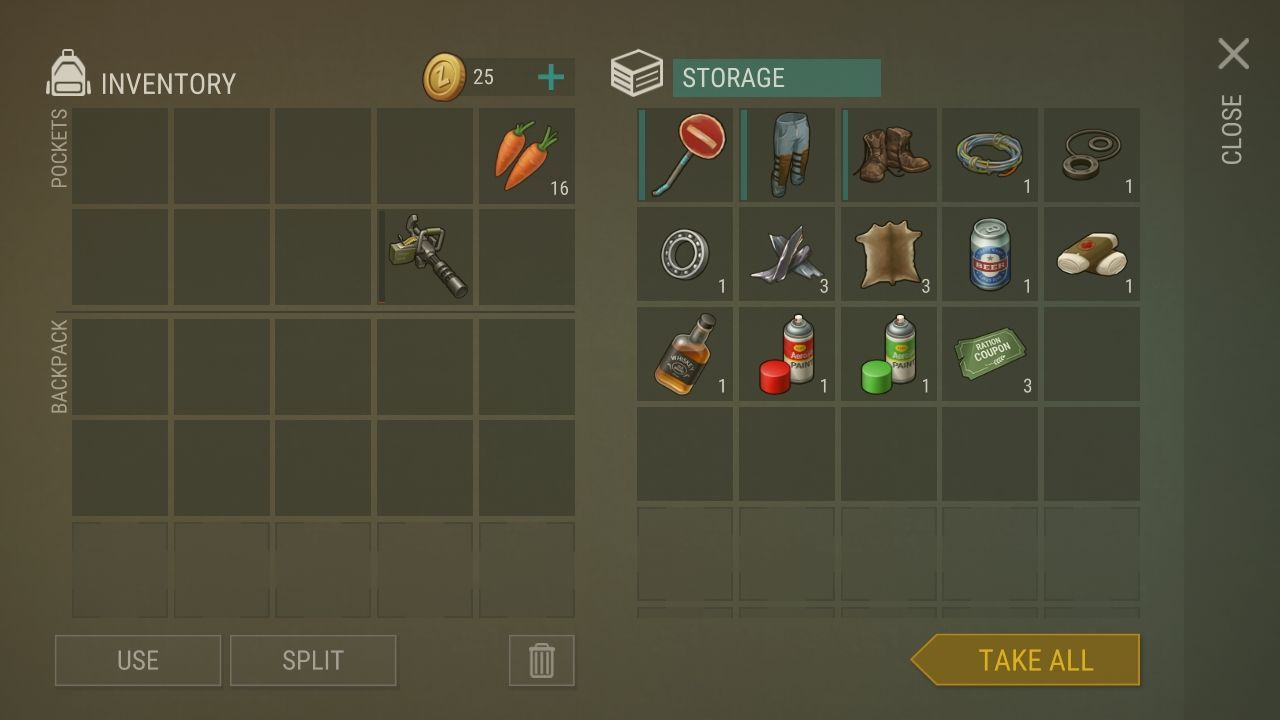Select the minigun weapon slot

pos(426,256)
